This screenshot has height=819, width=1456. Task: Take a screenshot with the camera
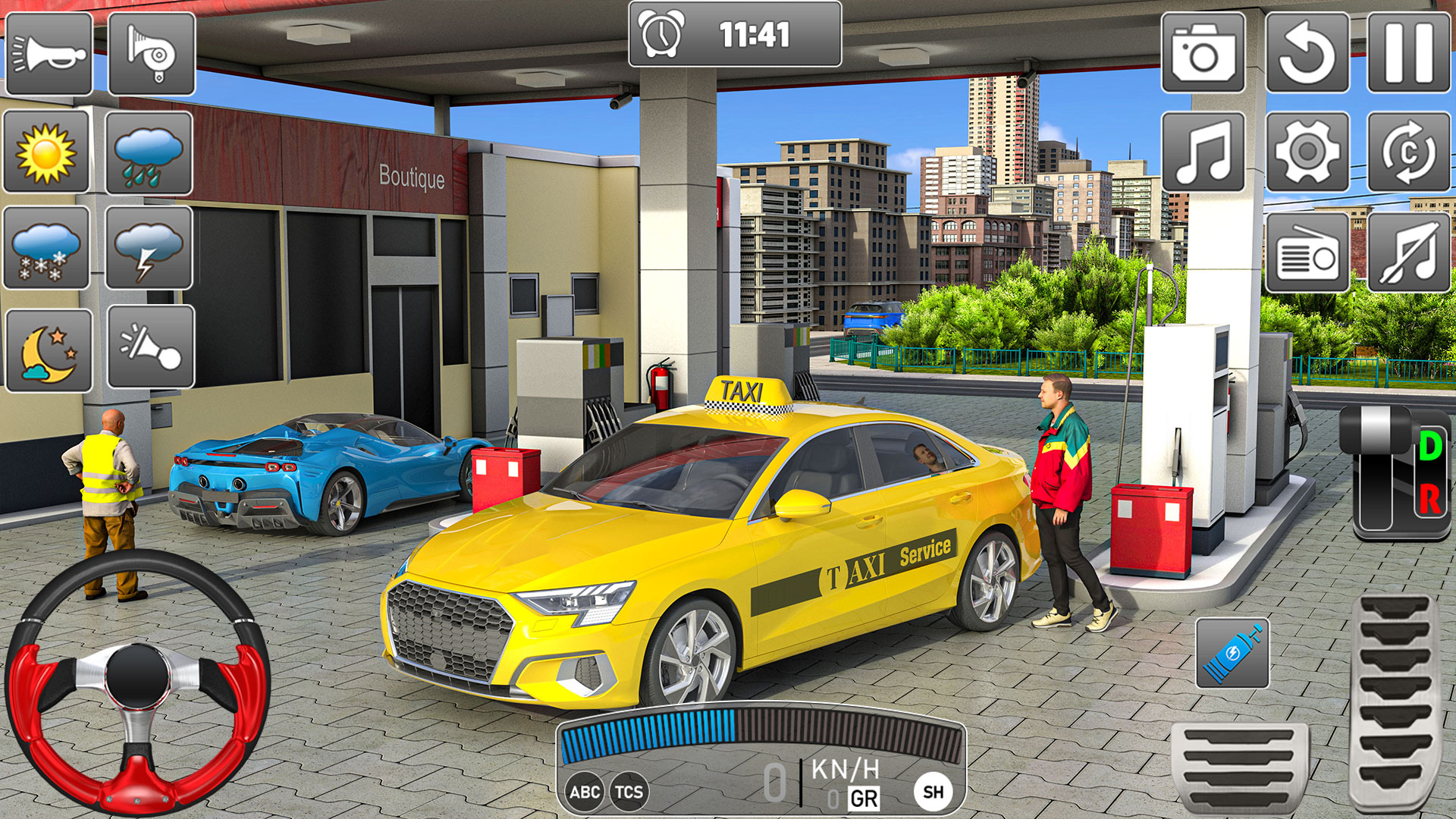pyautogui.click(x=1203, y=53)
